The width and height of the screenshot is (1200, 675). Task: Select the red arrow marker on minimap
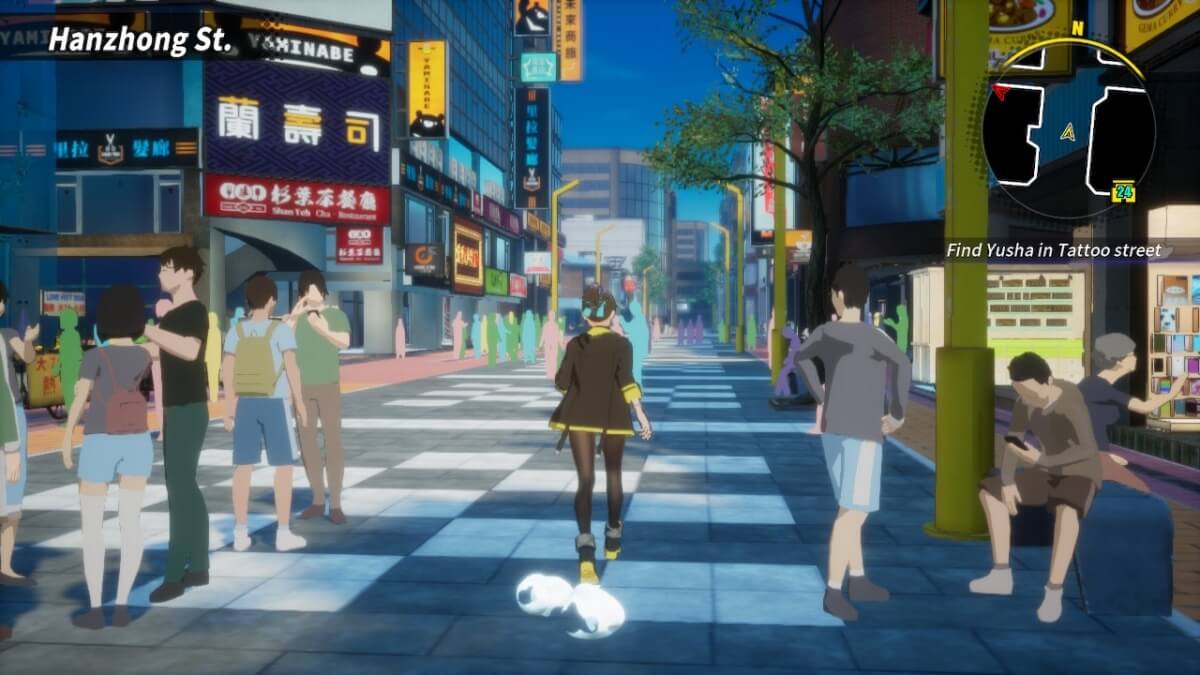pos(1000,92)
